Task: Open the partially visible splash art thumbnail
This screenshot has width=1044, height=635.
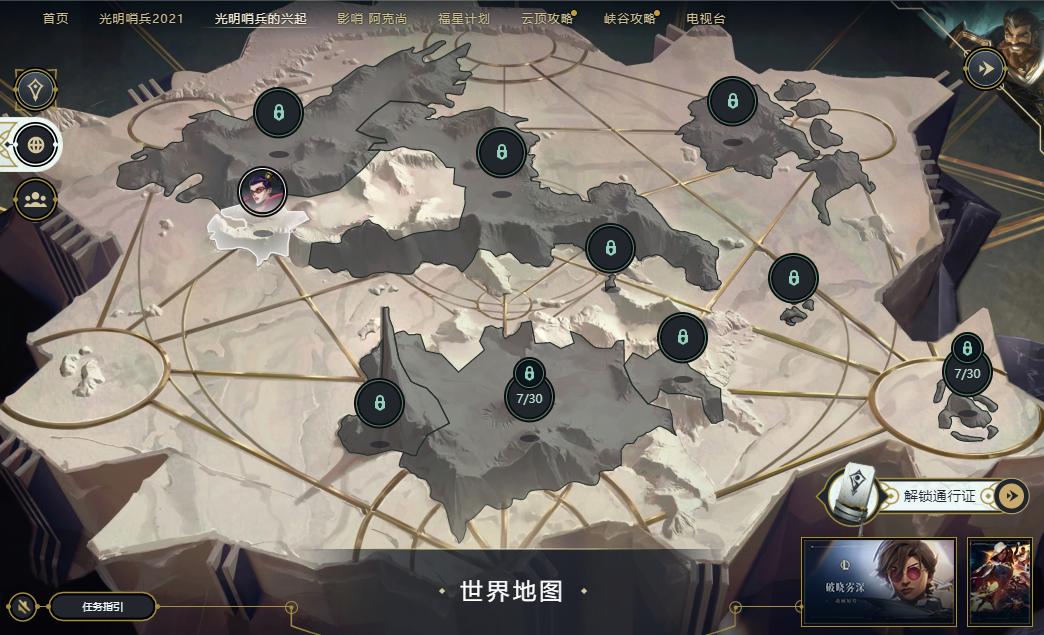Action: pos(1004,582)
